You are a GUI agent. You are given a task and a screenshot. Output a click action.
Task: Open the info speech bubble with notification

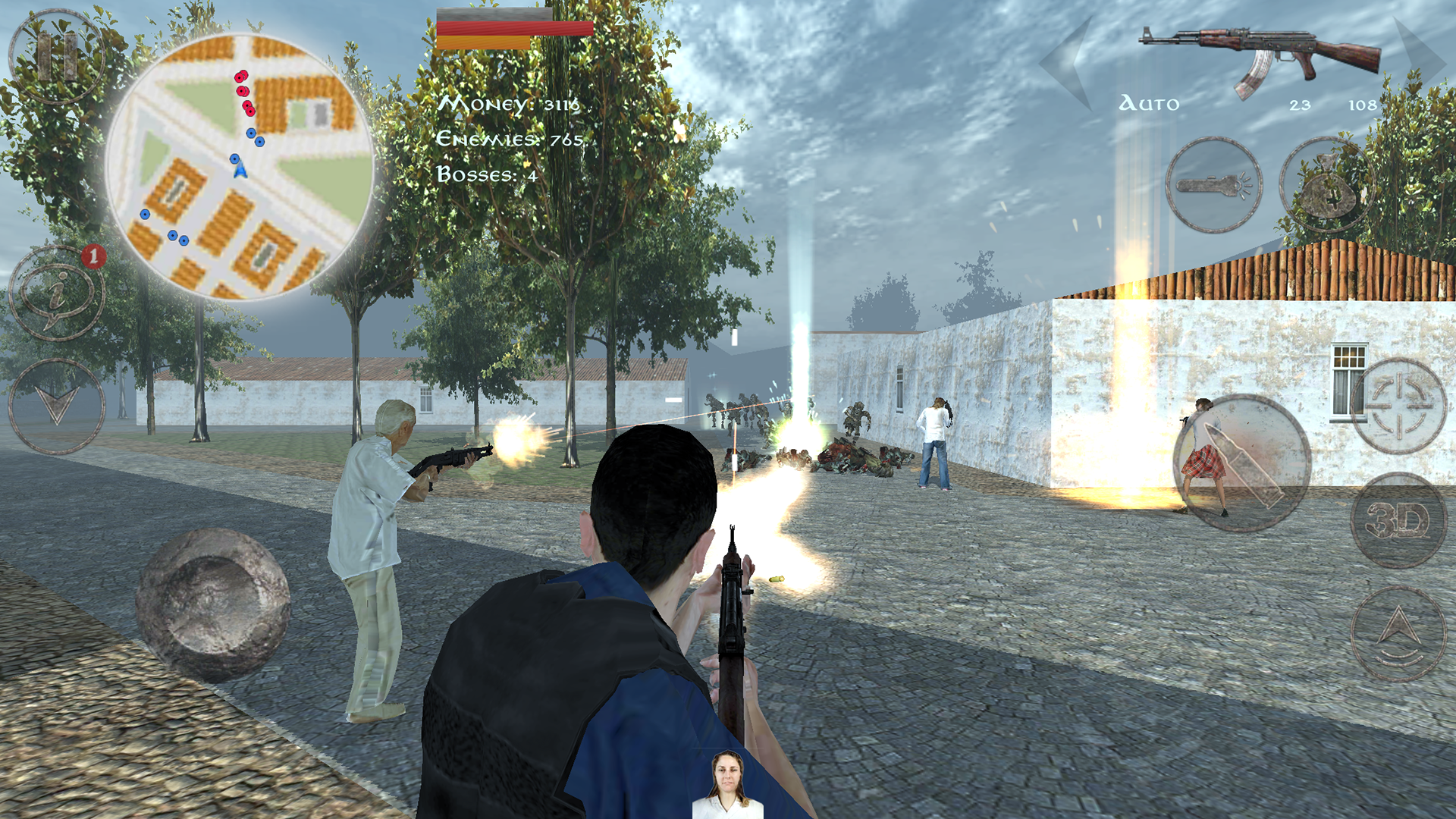pos(57,292)
